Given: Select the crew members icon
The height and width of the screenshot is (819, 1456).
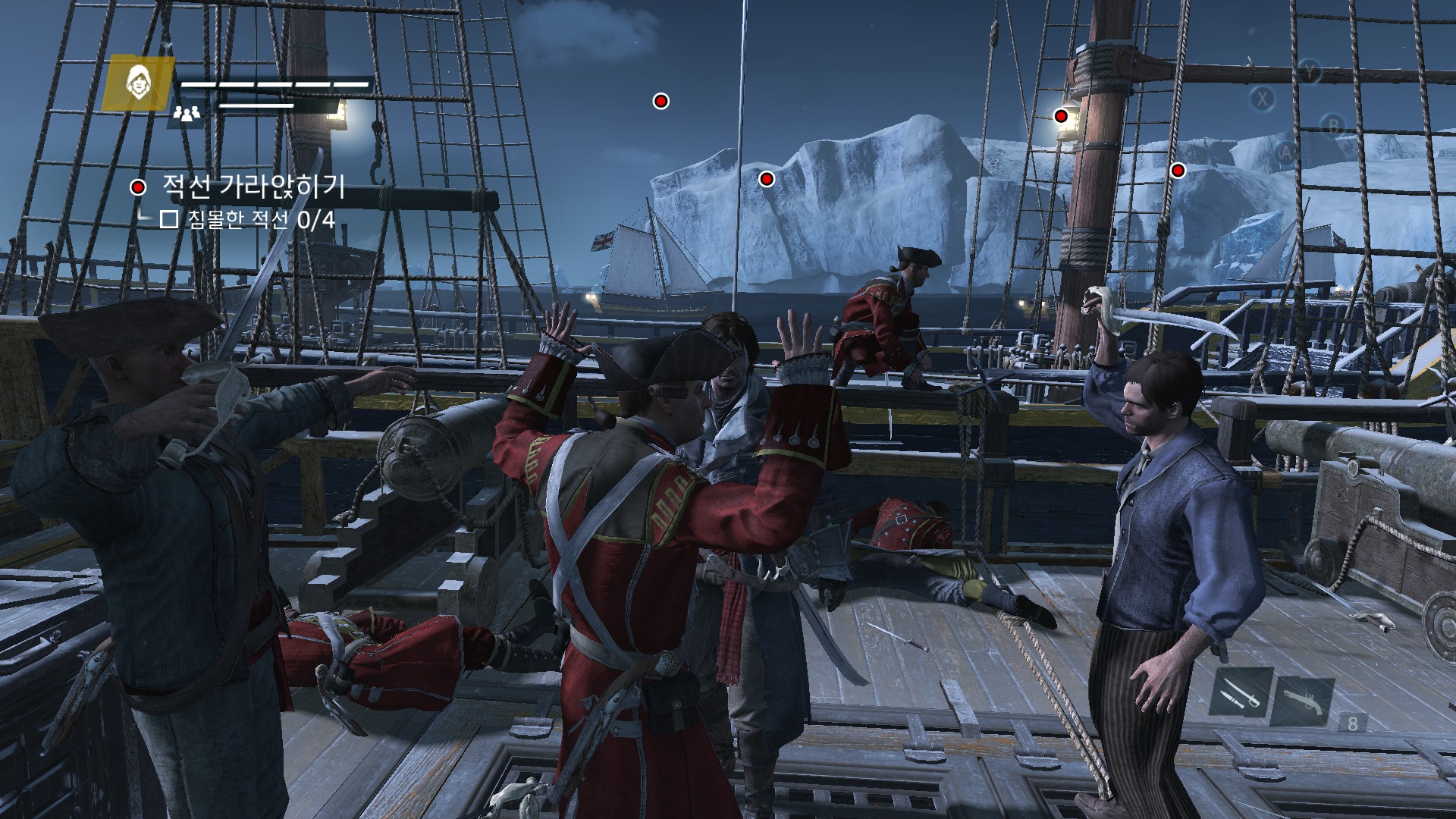Looking at the screenshot, I should [x=187, y=114].
